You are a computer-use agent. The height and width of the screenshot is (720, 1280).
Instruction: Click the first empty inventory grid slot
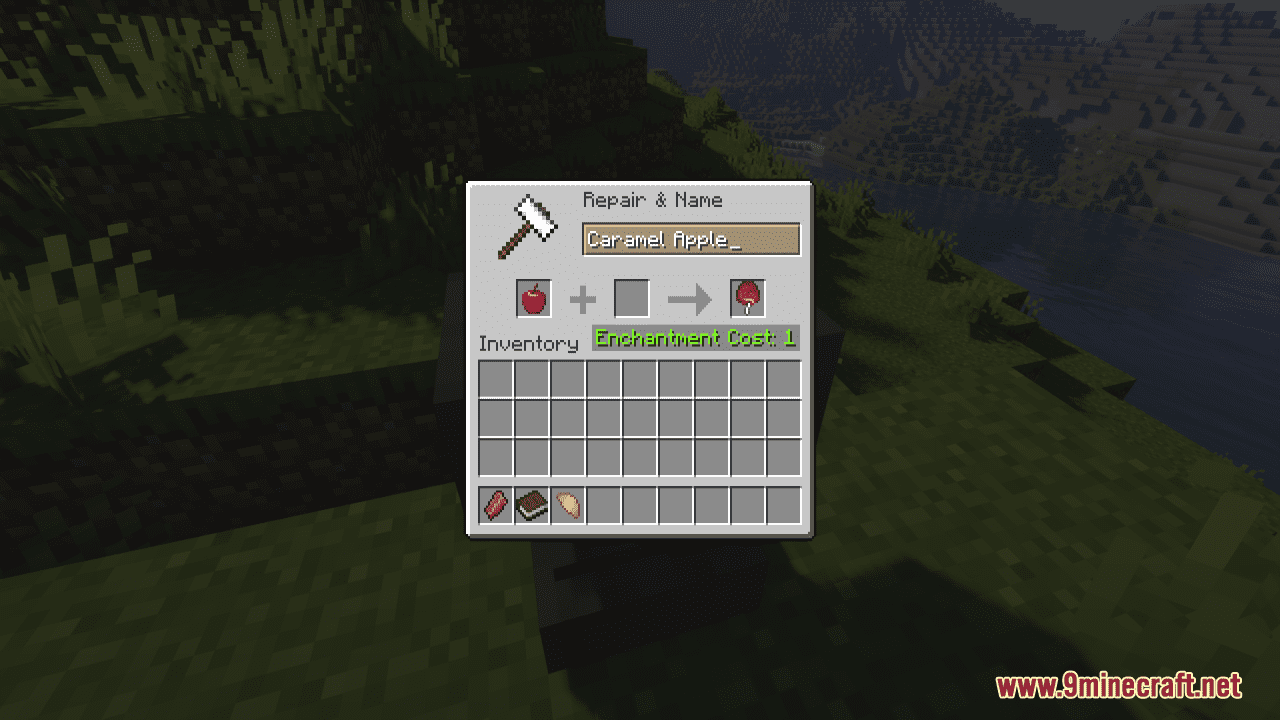496,378
